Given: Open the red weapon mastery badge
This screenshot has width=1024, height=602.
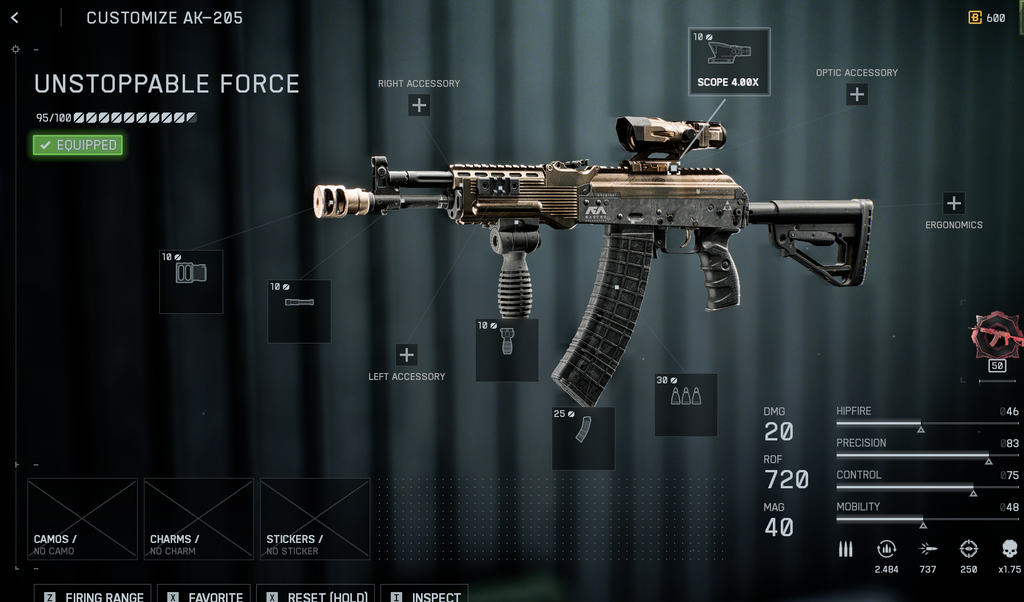Looking at the screenshot, I should click(997, 337).
